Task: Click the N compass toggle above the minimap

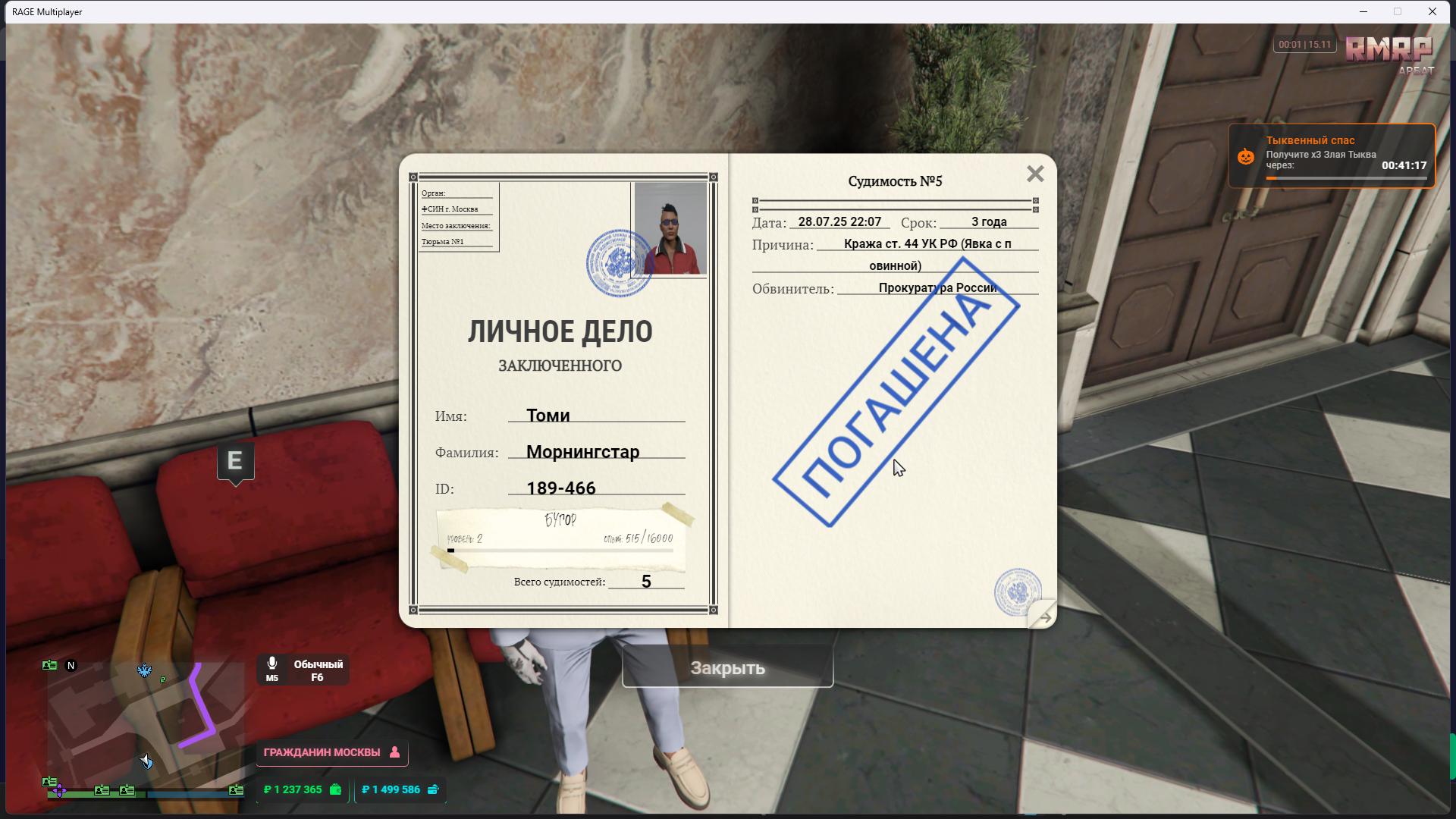Action: pos(71,665)
